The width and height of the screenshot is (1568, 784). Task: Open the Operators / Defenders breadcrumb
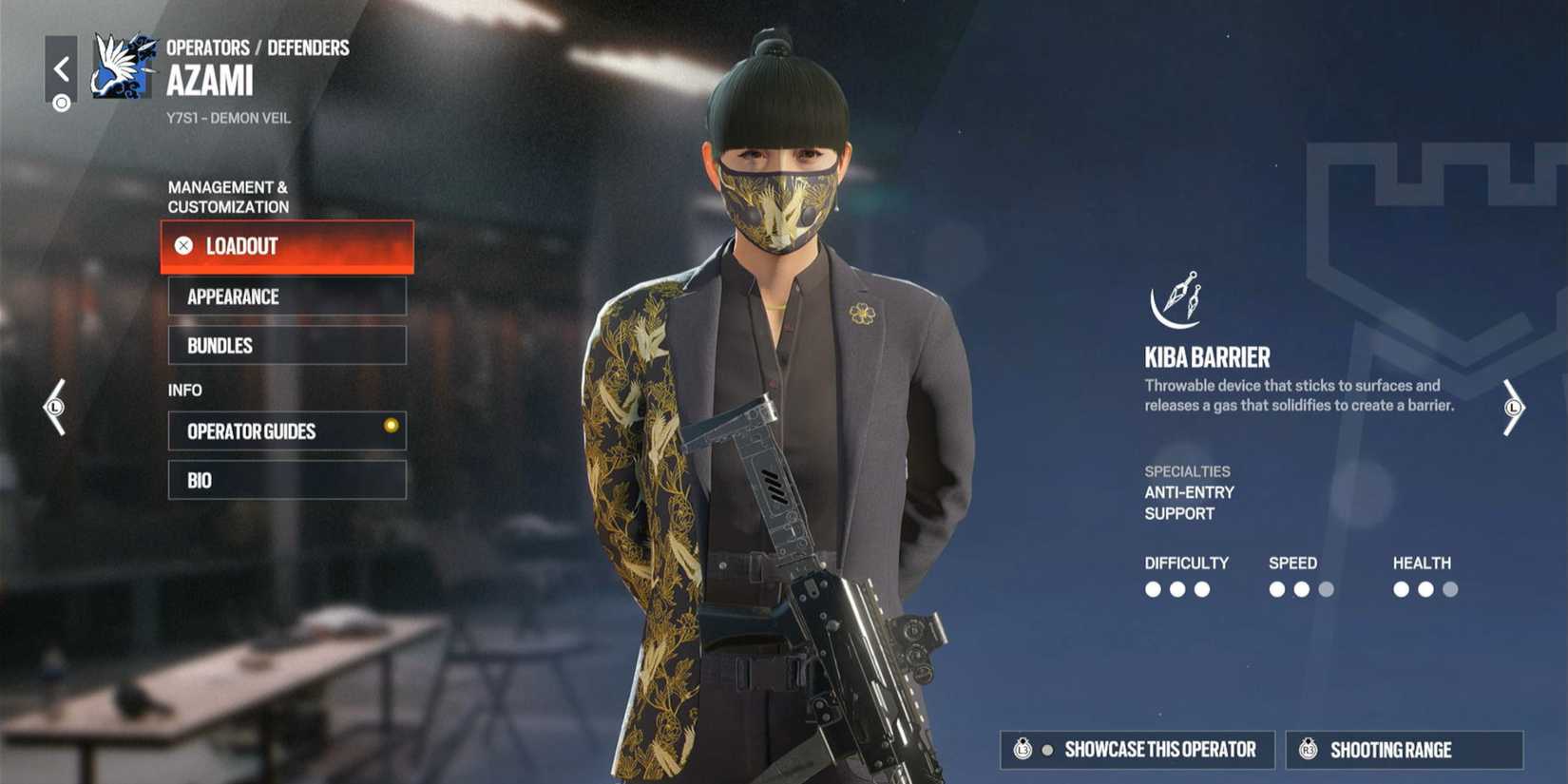[x=258, y=47]
